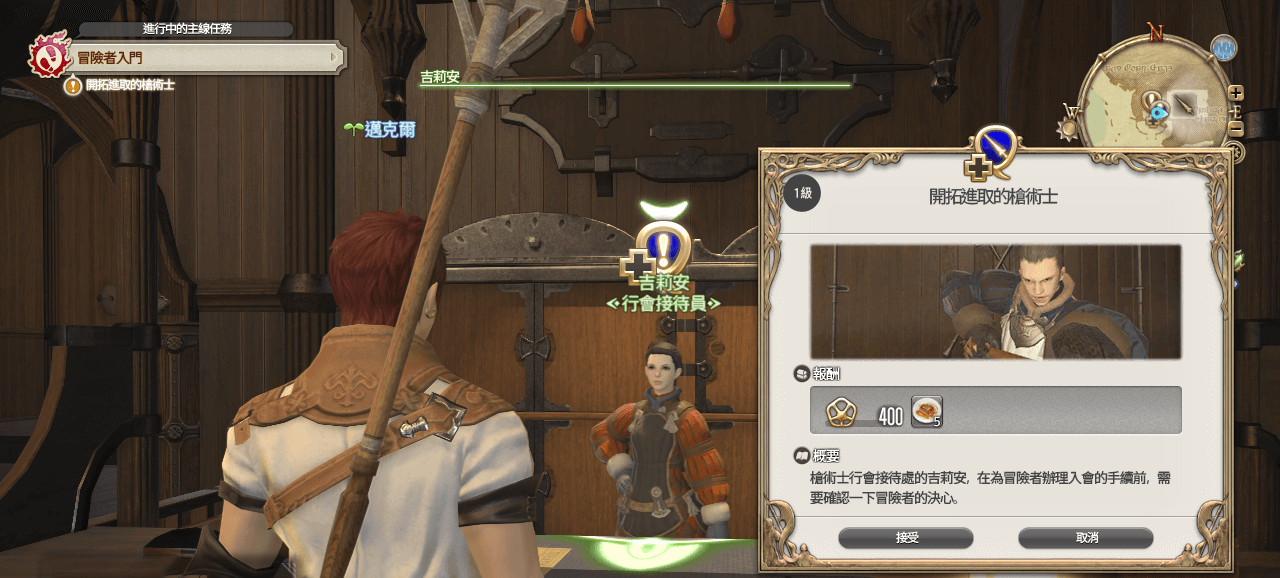Viewport: 1280px width, 578px height.
Task: Open the minimap gear settings button
Action: (x=1234, y=152)
